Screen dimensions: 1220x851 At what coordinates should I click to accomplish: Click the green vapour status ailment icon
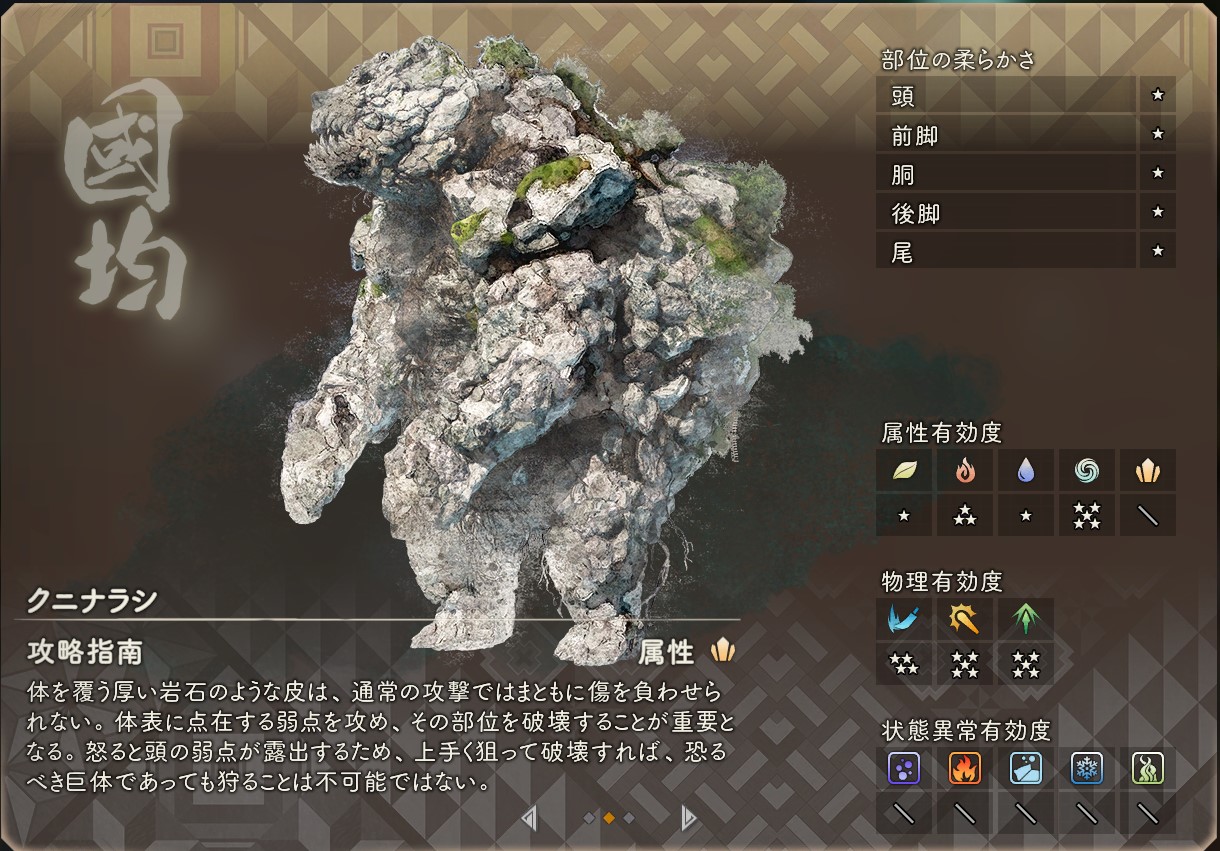click(x=1147, y=768)
